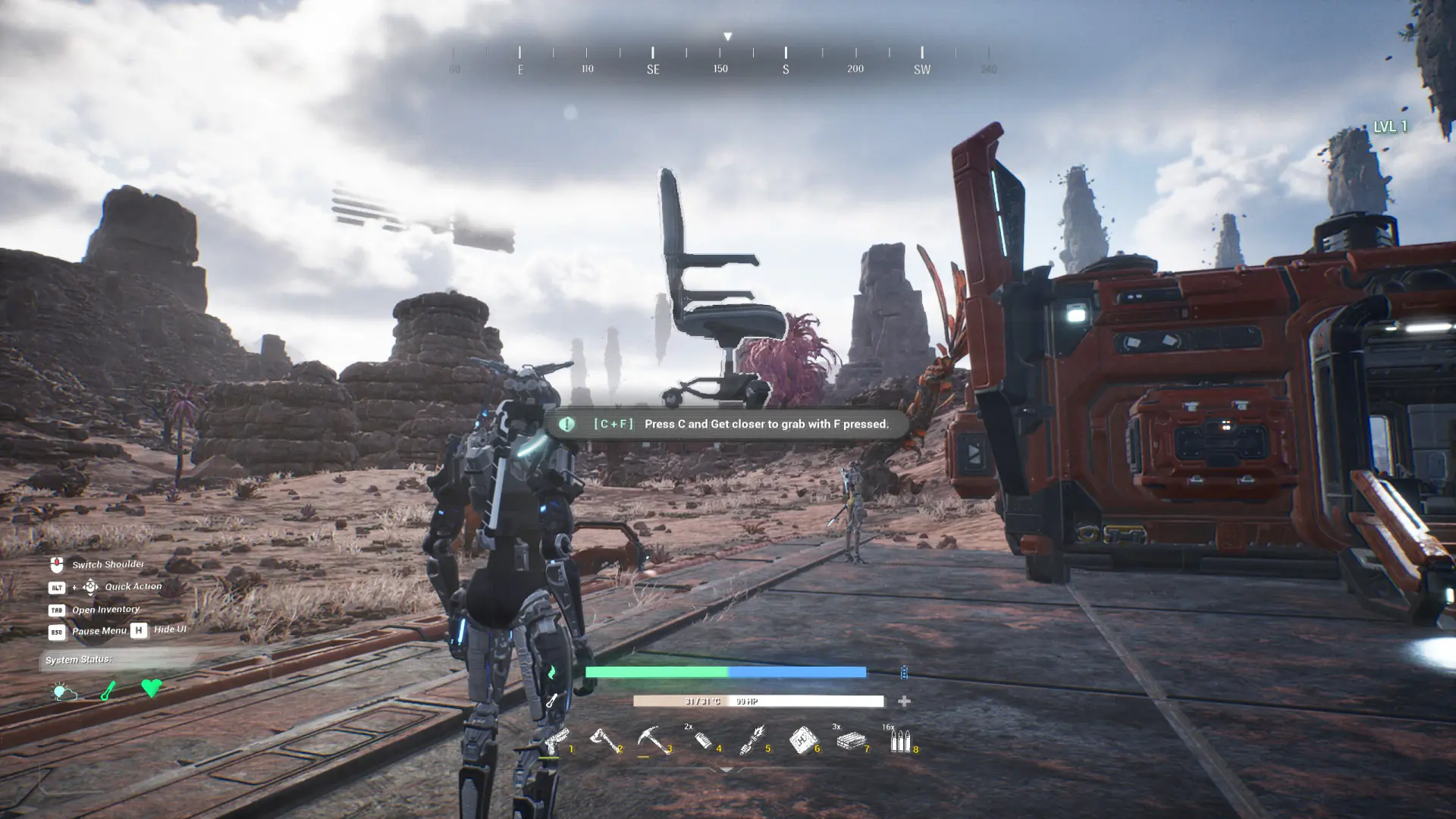Select the canister stack in slot 4

(703, 739)
